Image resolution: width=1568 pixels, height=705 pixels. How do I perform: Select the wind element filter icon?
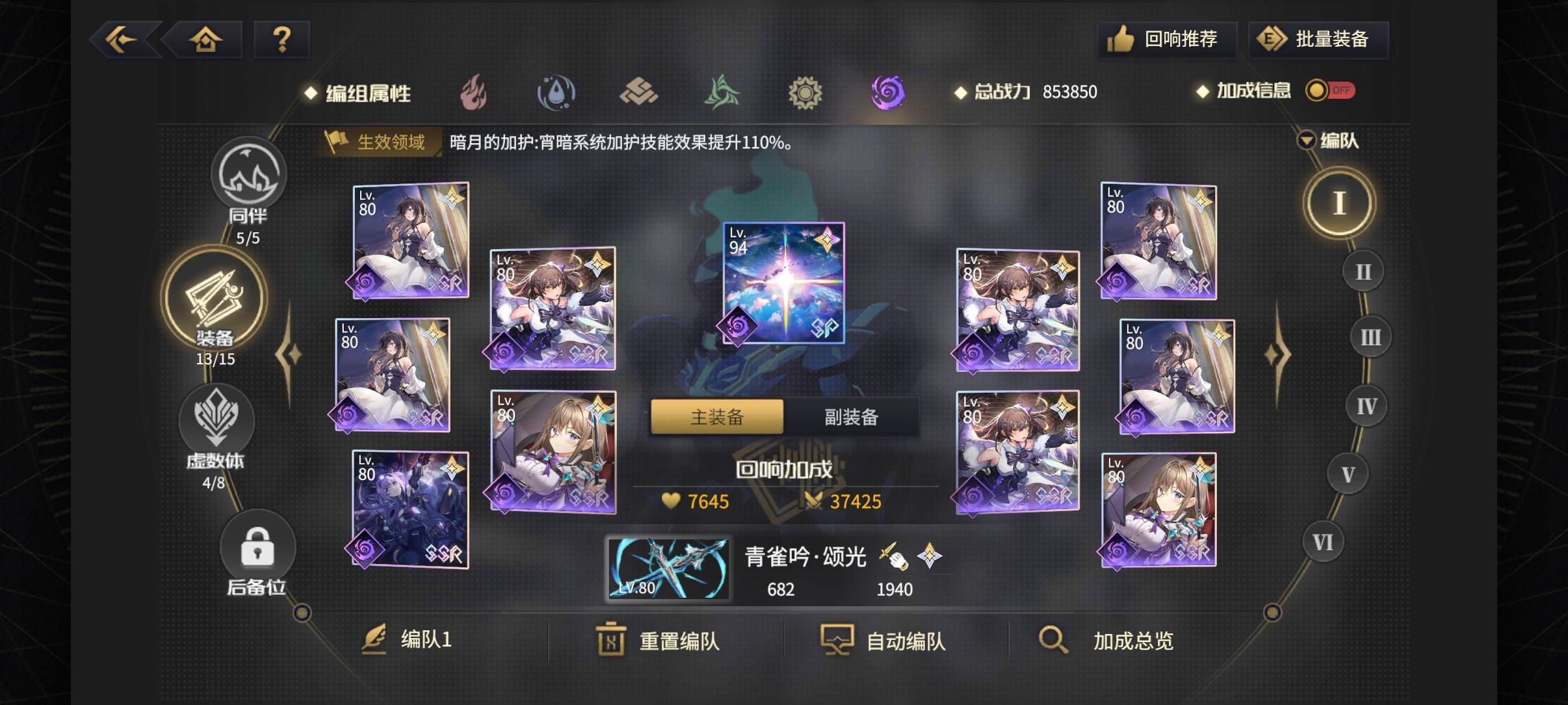722,92
